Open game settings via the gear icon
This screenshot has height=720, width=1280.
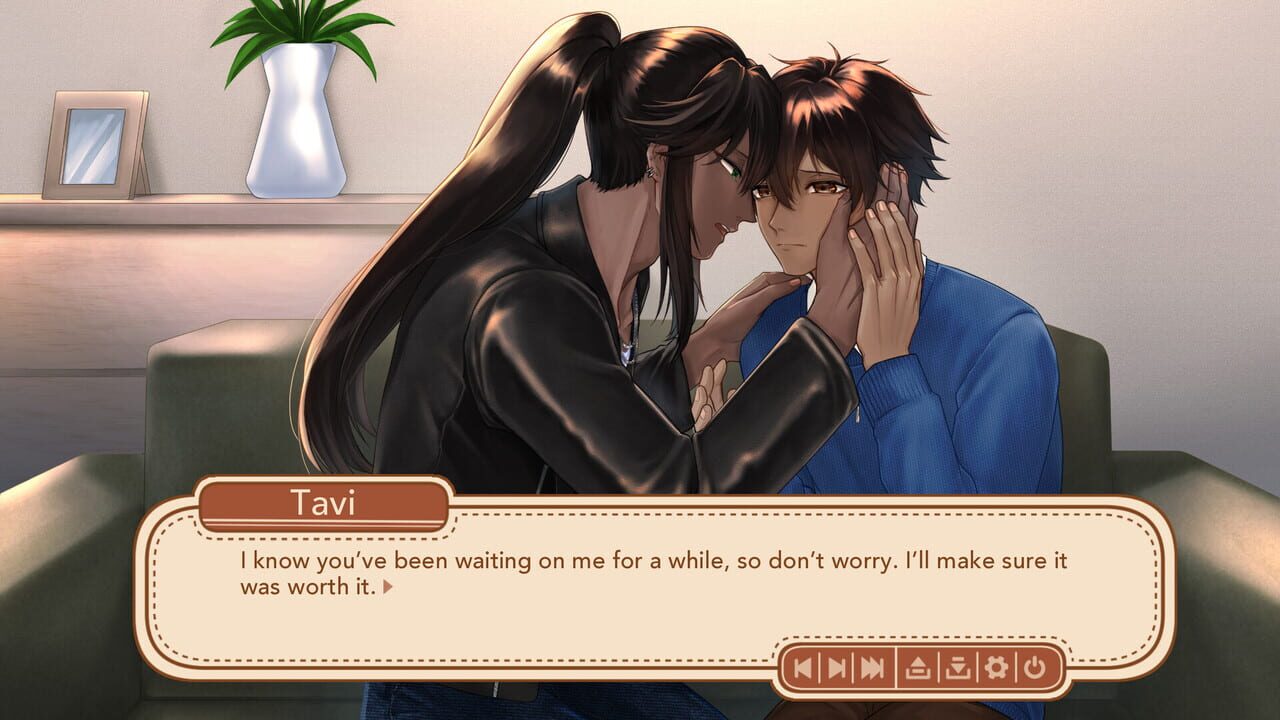point(996,666)
